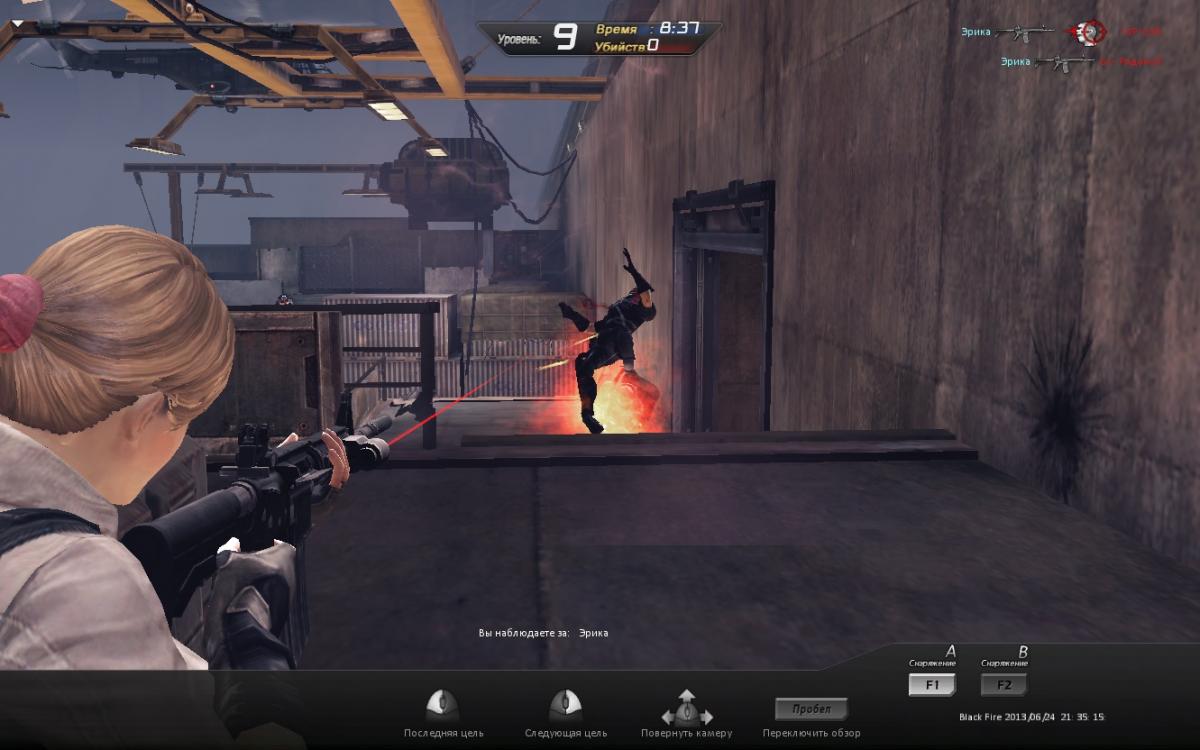Switch to loadout B F2 button
Screen dimensions: 1200x750
[x=1003, y=685]
